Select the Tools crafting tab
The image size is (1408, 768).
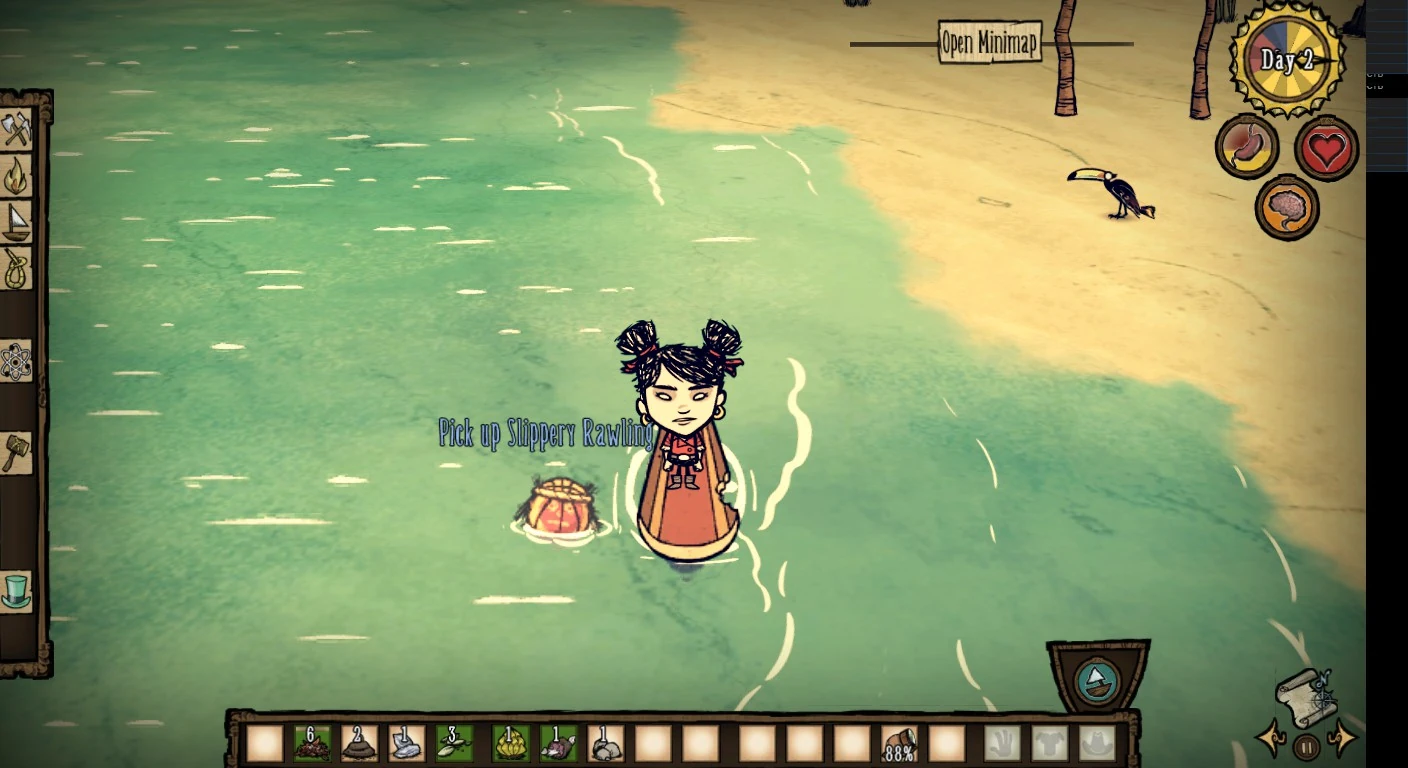(x=17, y=130)
